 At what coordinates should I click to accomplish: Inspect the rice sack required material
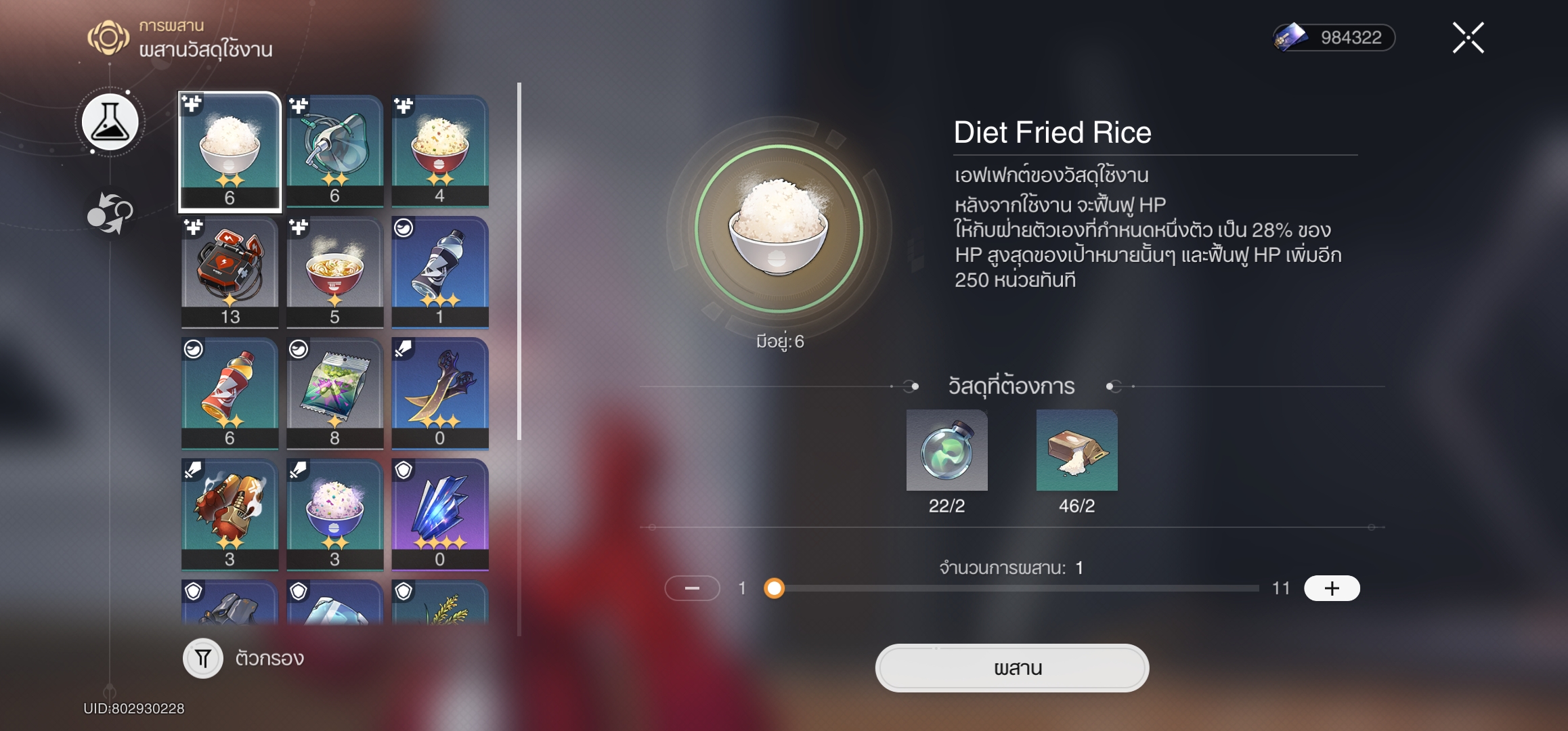[x=1076, y=450]
